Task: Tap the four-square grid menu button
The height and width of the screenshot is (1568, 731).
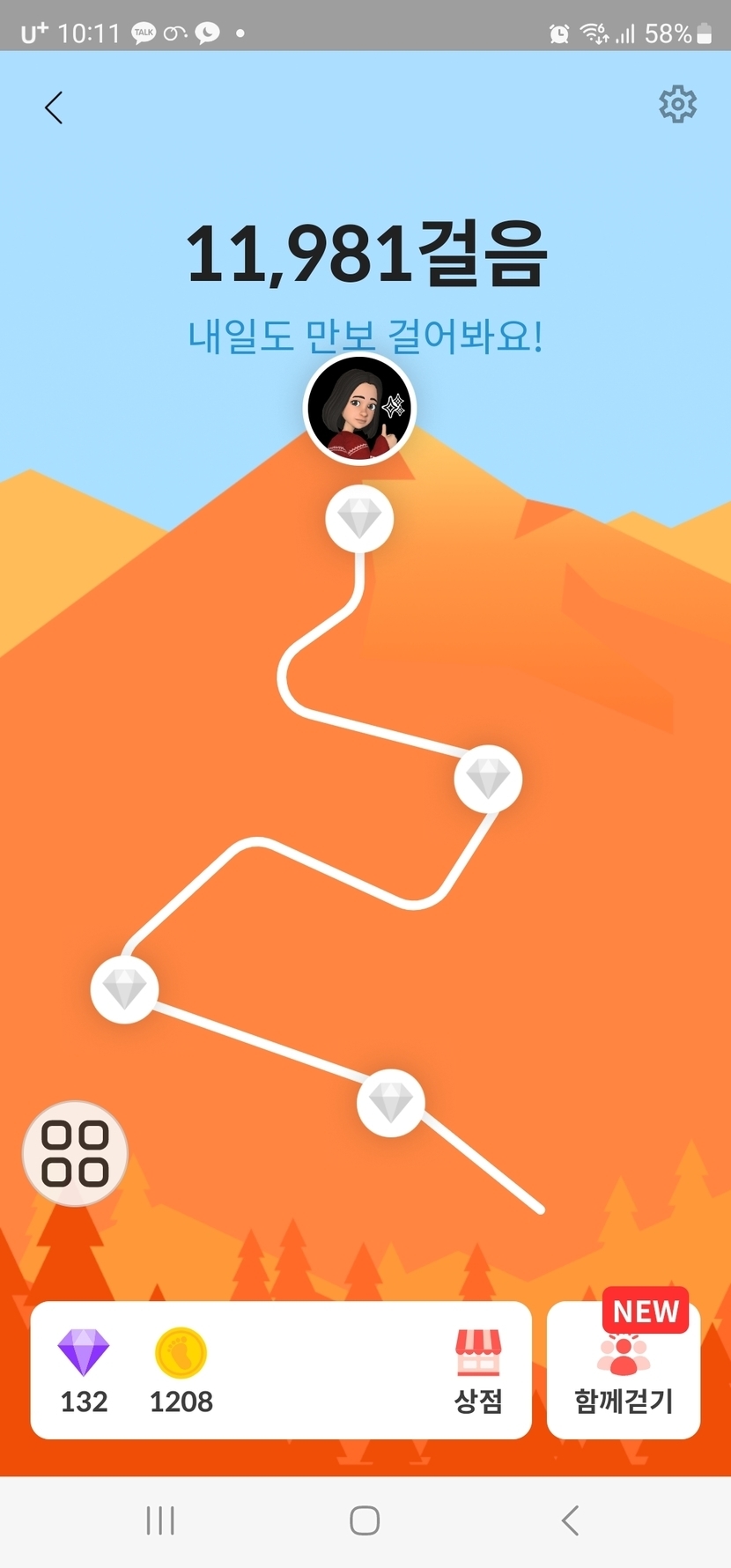Action: pos(75,1153)
